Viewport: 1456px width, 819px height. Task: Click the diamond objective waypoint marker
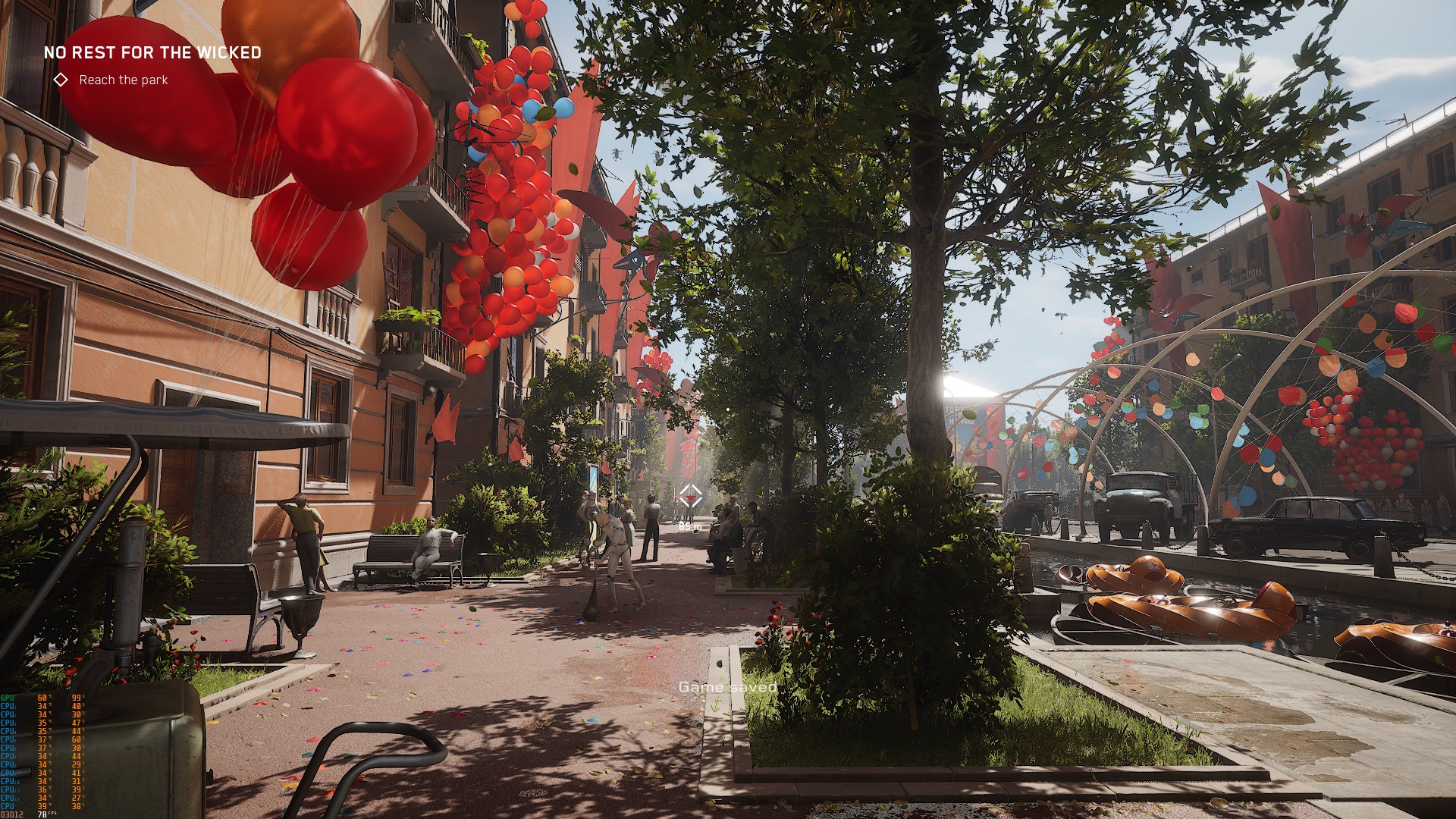(689, 497)
